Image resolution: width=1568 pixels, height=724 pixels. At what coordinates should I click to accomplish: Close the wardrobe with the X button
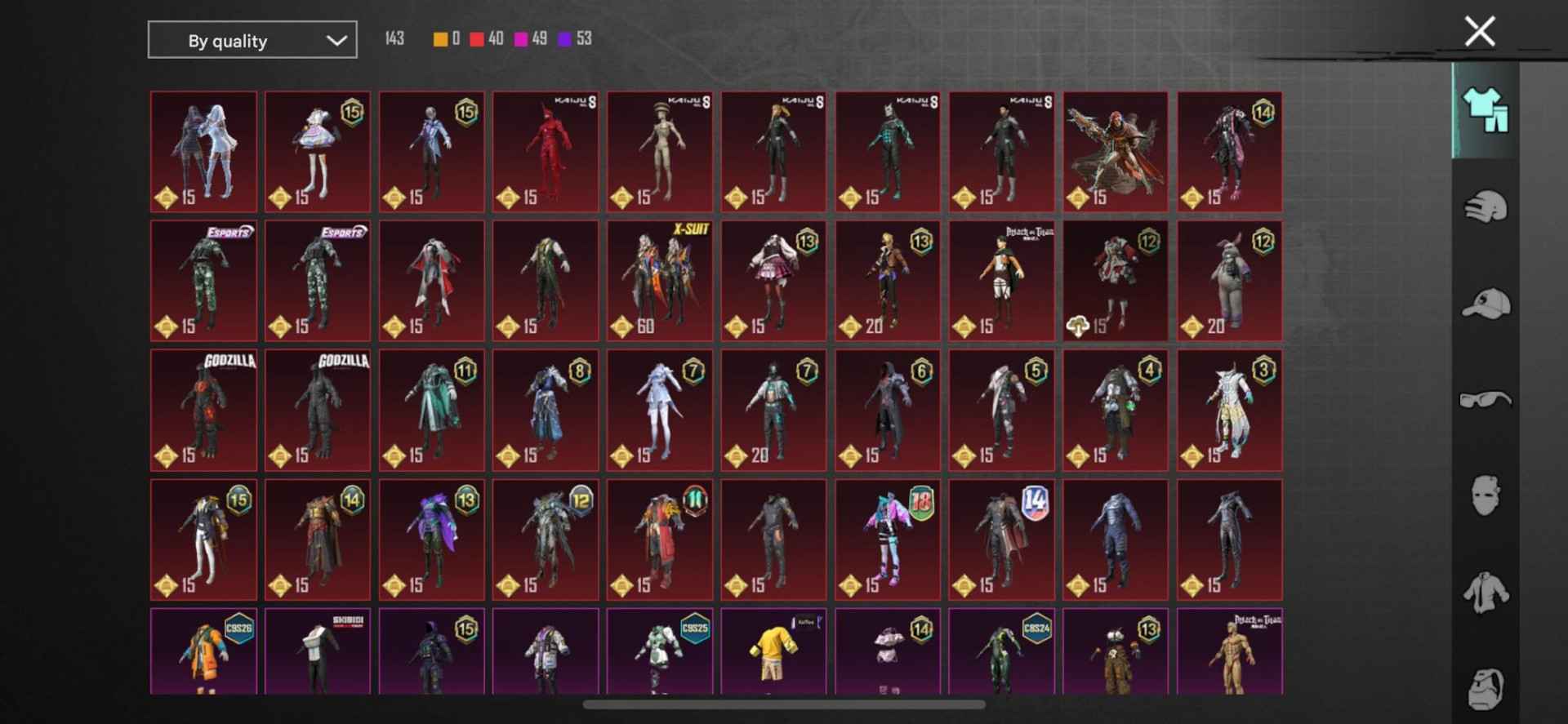(1480, 30)
